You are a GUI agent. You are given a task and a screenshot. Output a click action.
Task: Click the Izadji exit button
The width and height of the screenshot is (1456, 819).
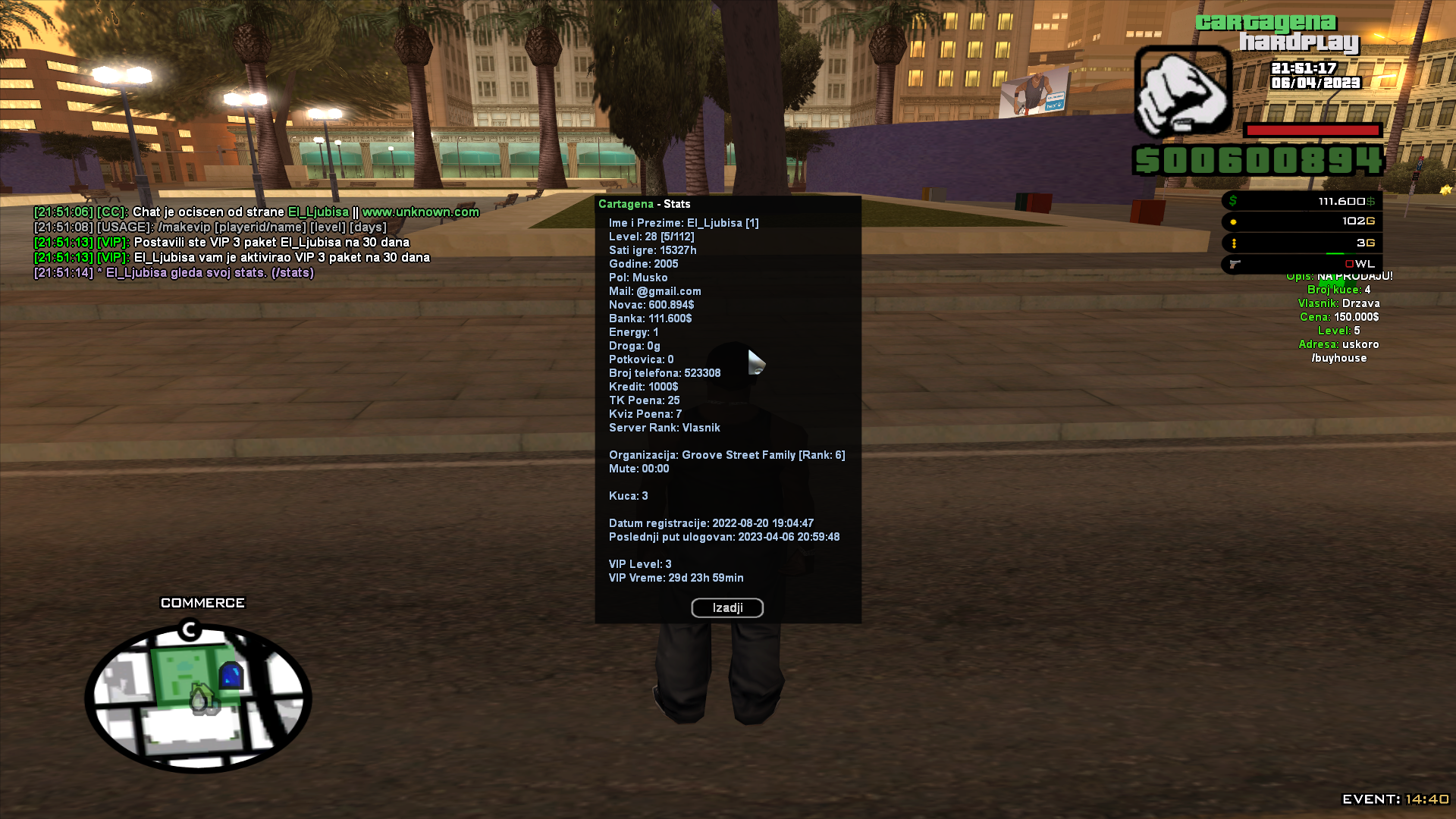[726, 607]
